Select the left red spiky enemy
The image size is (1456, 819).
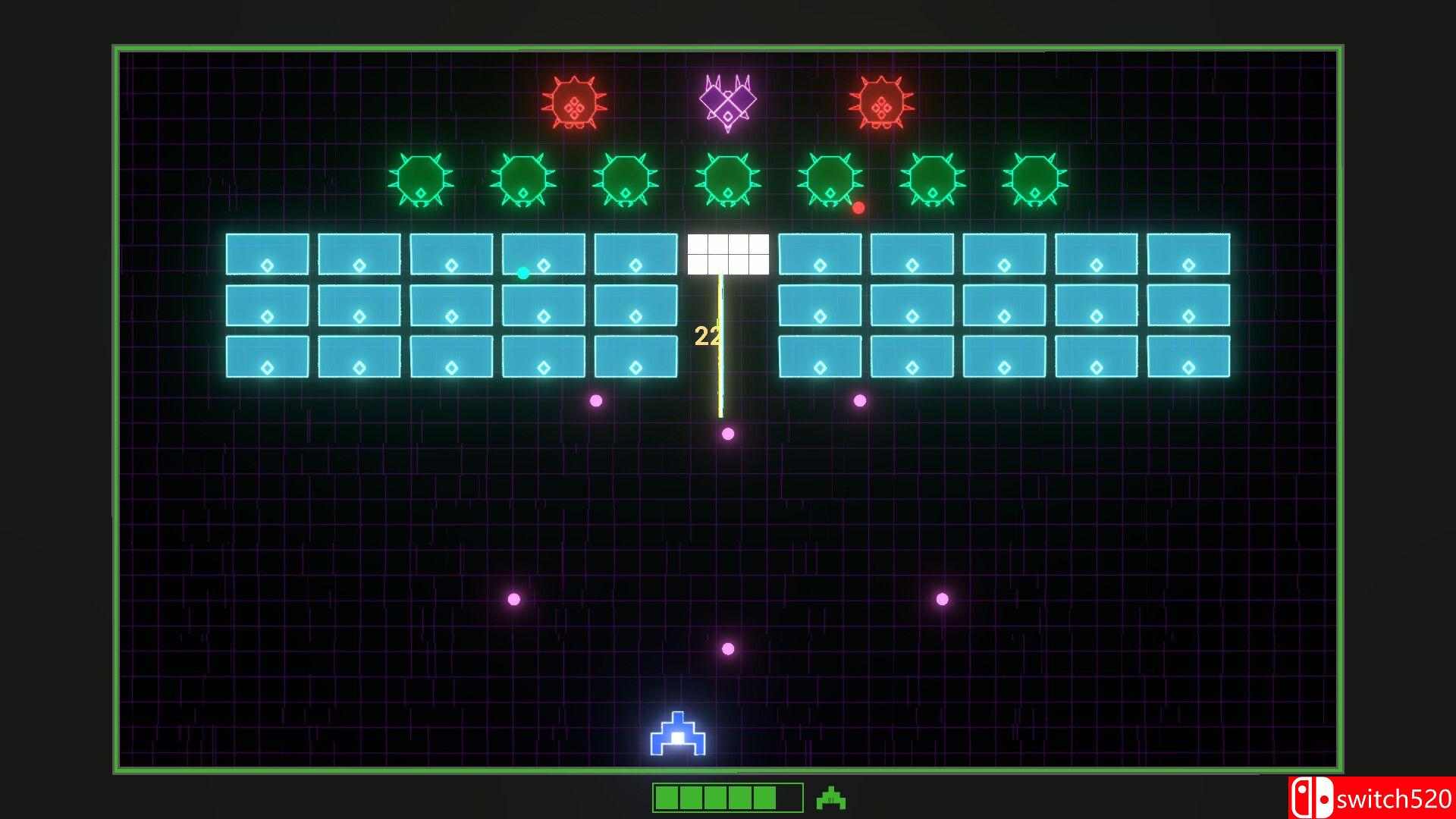coord(574,102)
